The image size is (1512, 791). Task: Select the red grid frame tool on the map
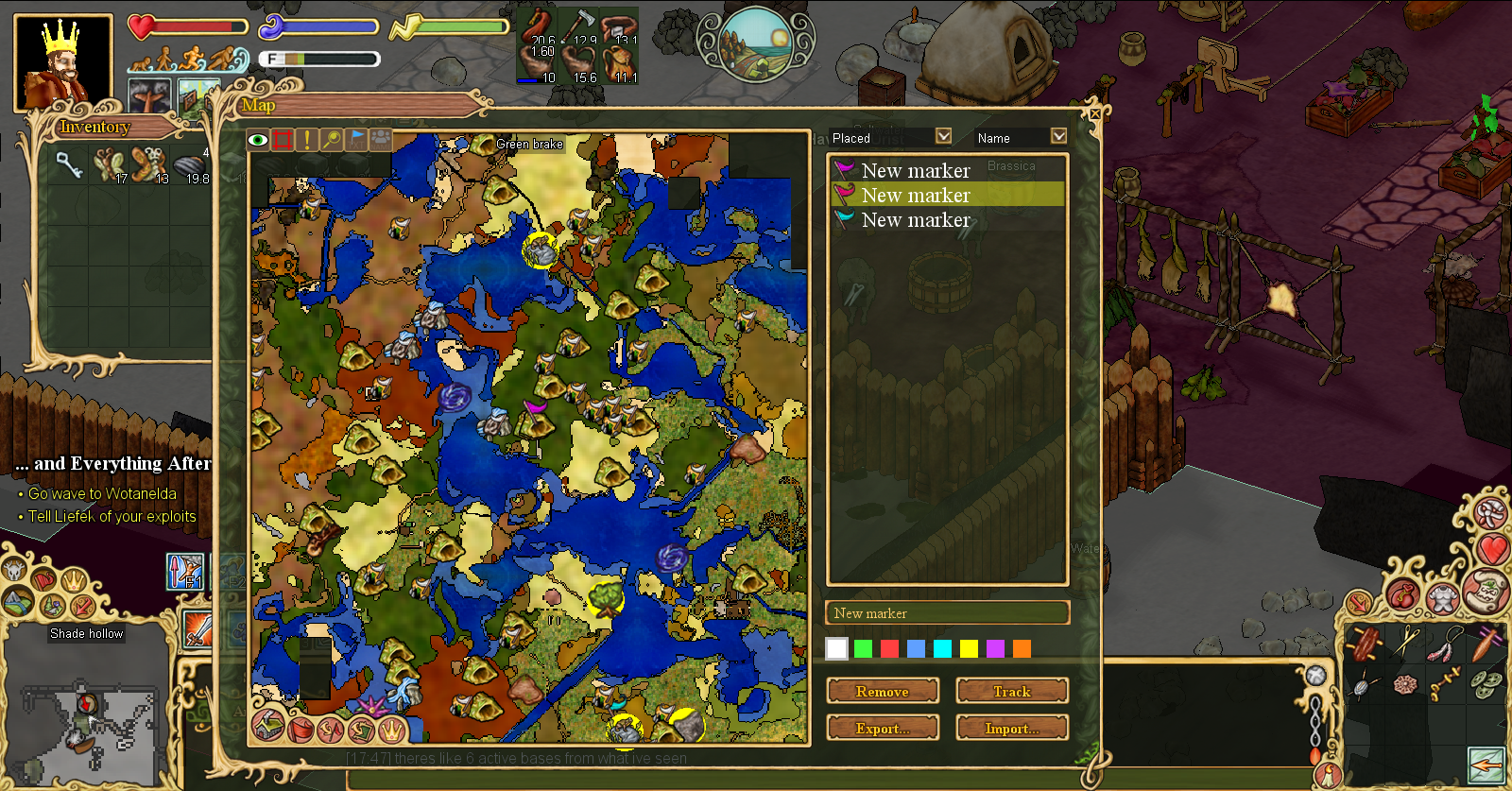282,139
